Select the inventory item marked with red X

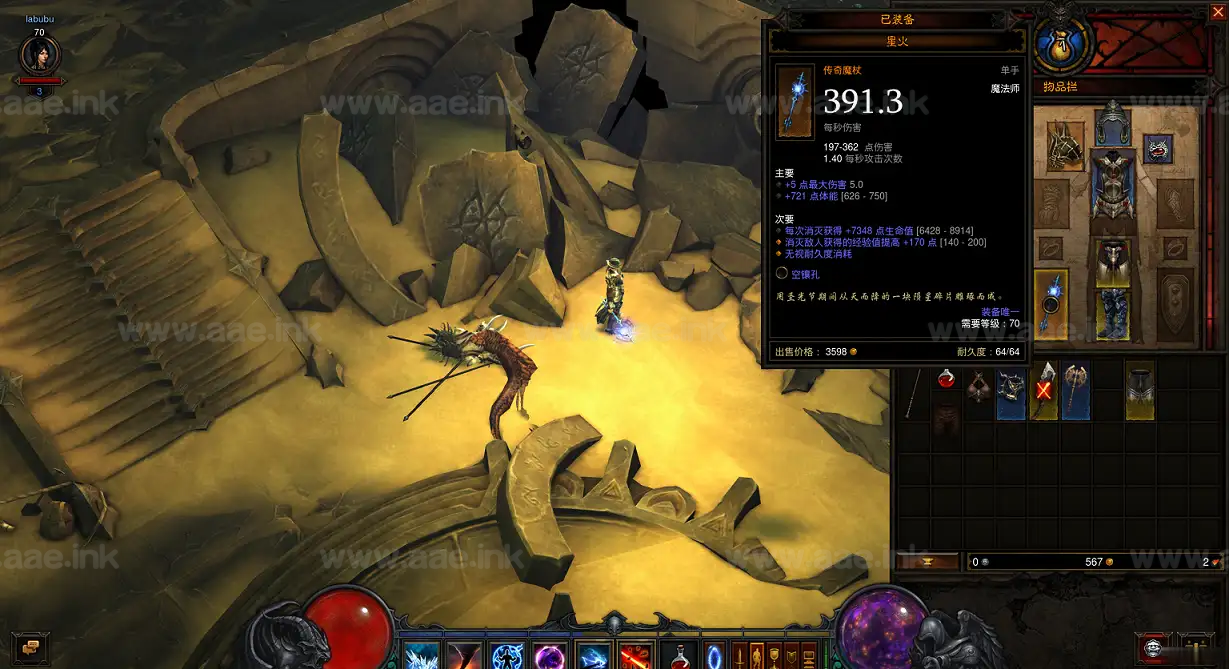tap(1044, 389)
